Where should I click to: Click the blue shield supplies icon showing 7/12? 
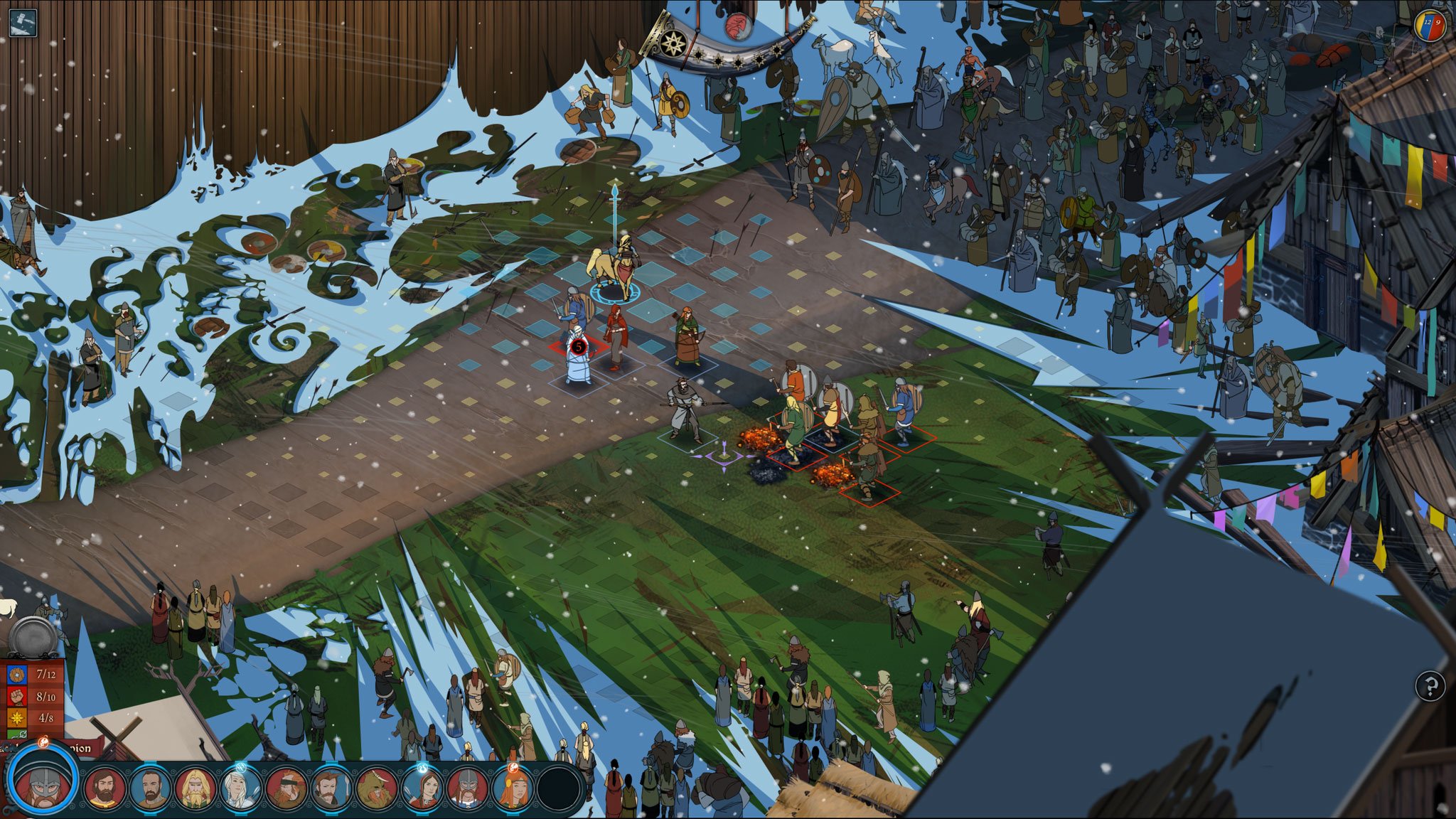tap(16, 674)
